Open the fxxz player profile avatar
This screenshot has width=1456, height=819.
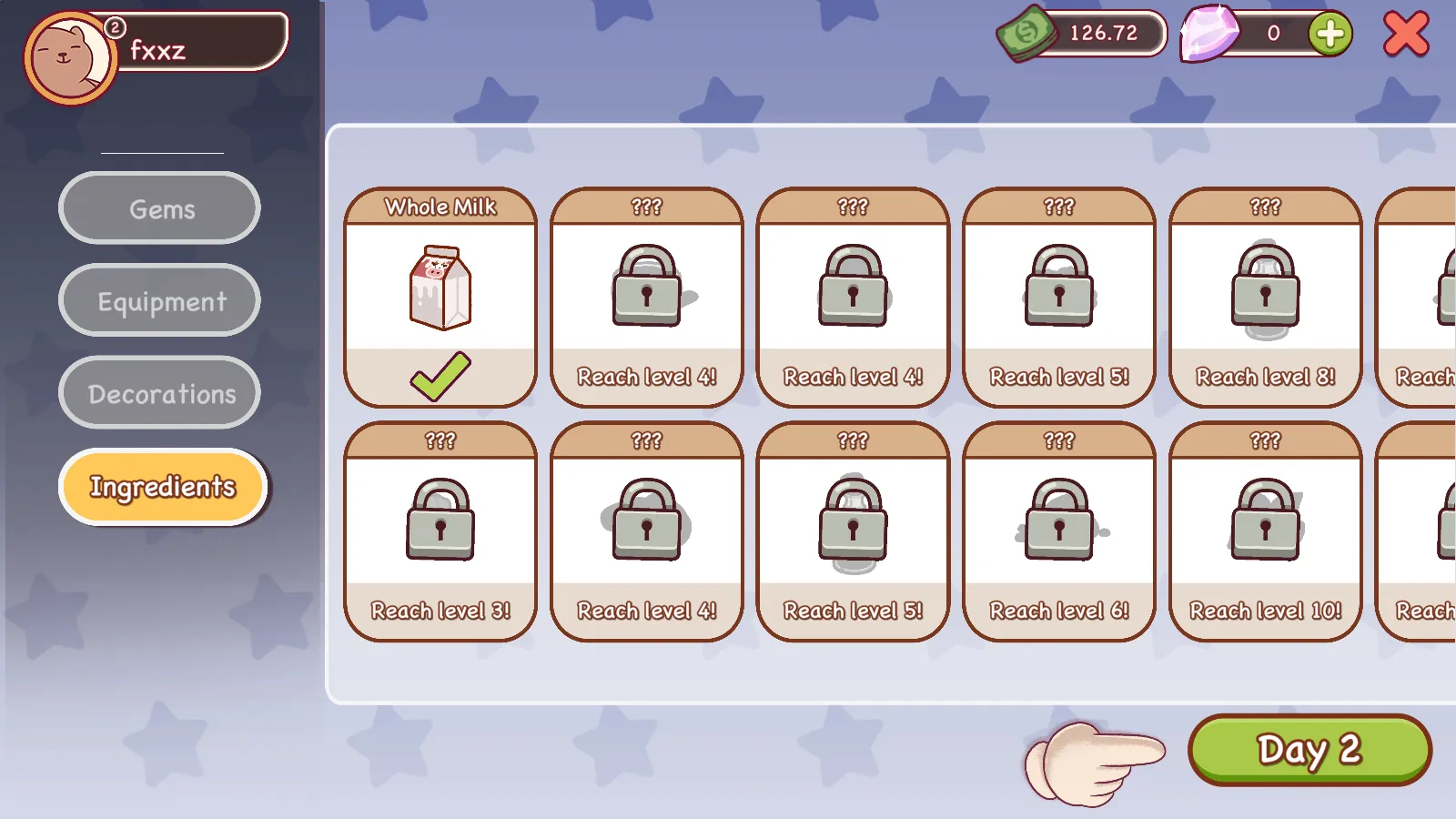[69, 58]
